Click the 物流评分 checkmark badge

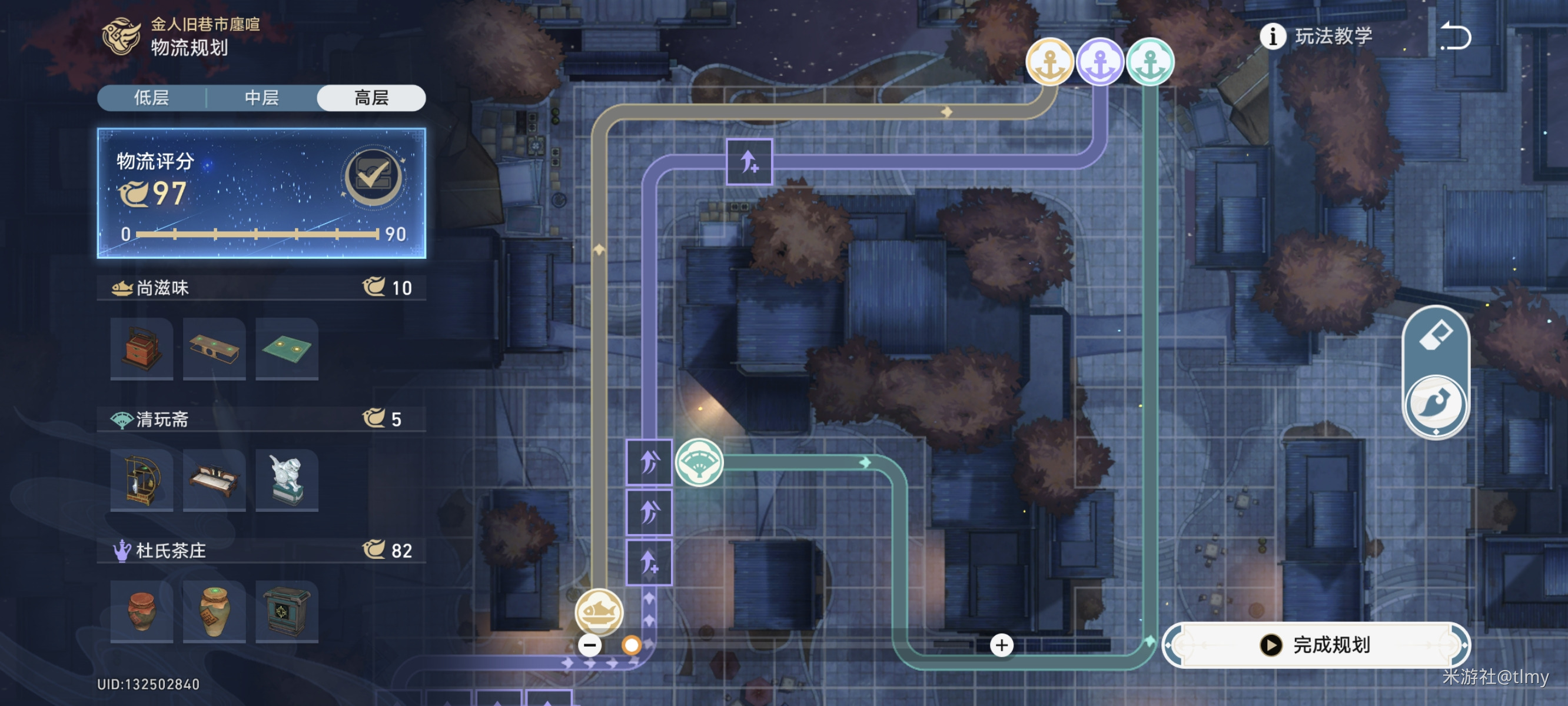coord(373,177)
